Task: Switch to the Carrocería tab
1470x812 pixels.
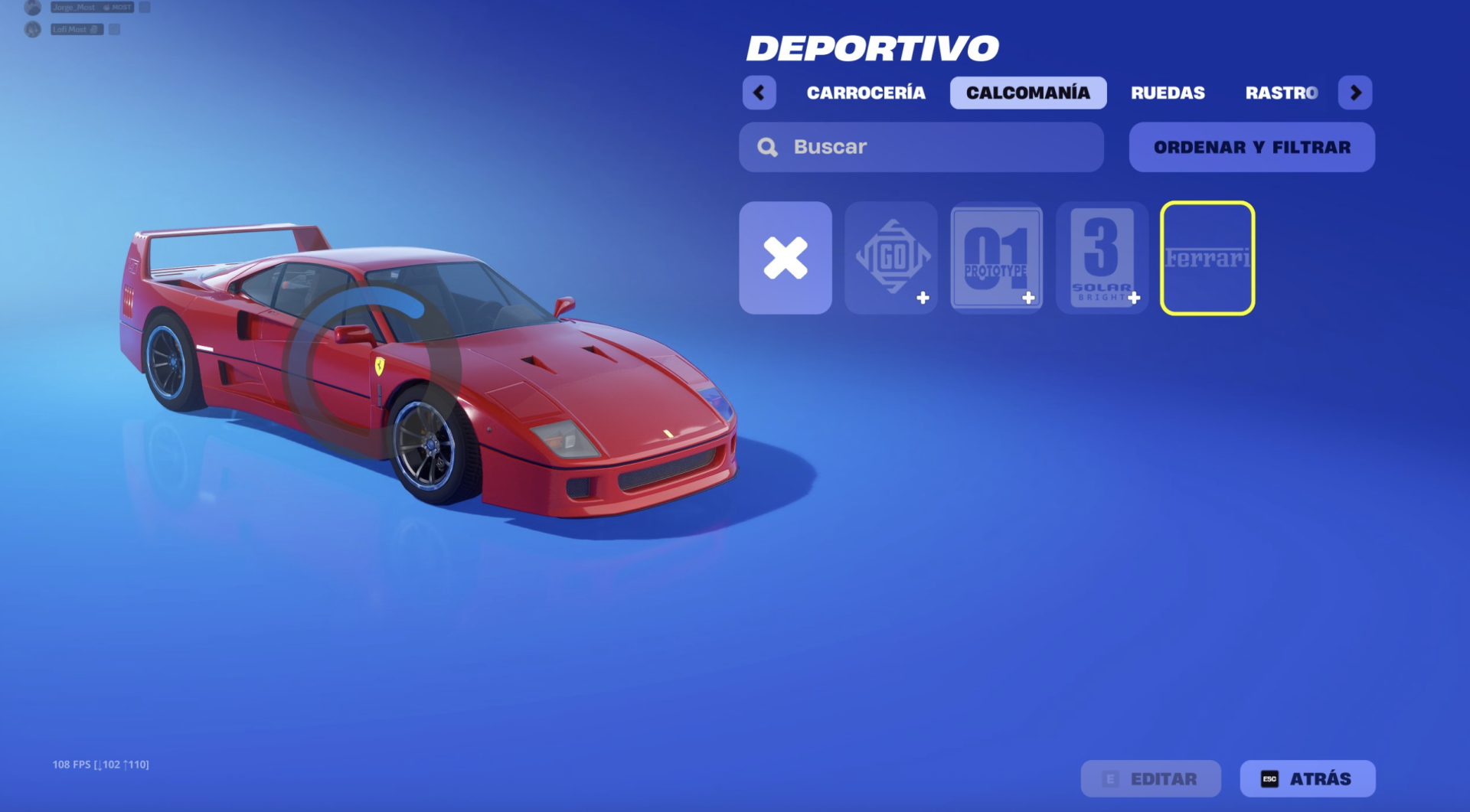Action: (866, 93)
